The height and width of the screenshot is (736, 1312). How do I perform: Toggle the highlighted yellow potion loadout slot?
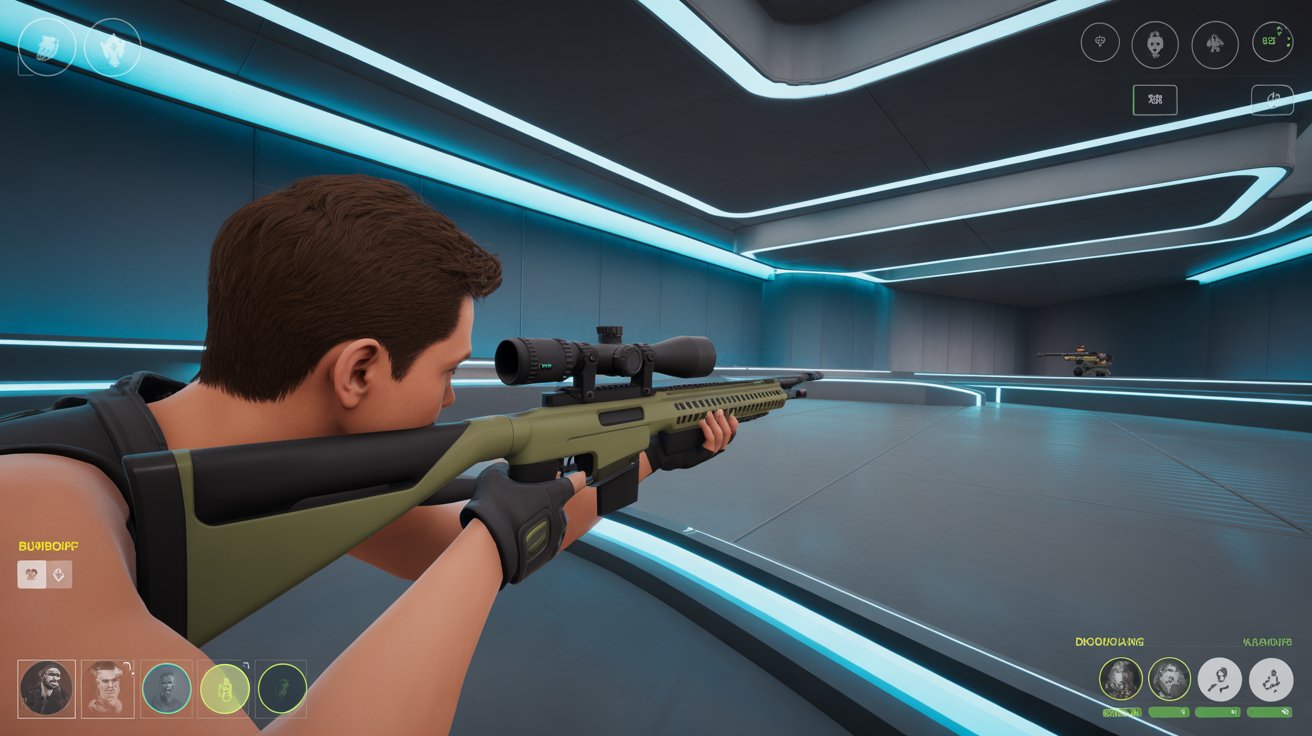coord(225,689)
